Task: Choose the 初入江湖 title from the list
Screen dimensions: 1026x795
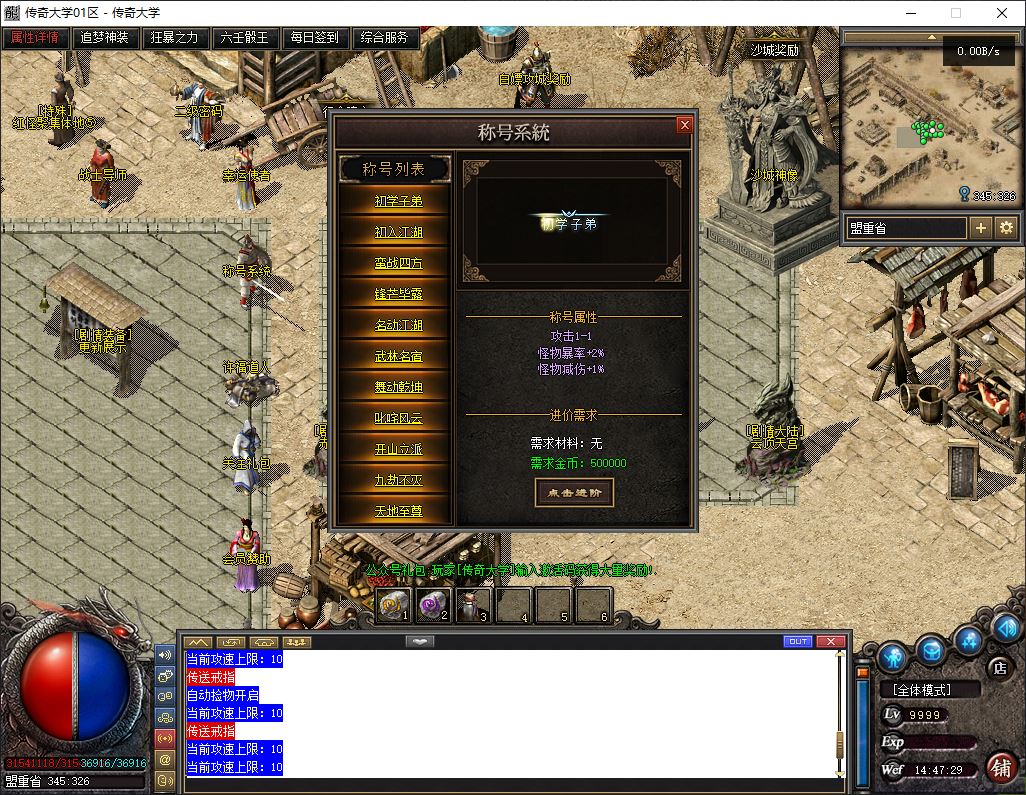Action: click(398, 232)
